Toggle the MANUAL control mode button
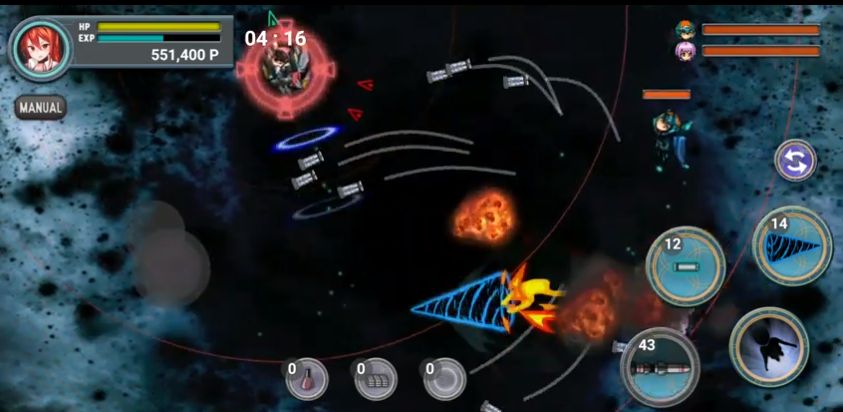Viewport: 843px width, 412px height. [x=41, y=107]
